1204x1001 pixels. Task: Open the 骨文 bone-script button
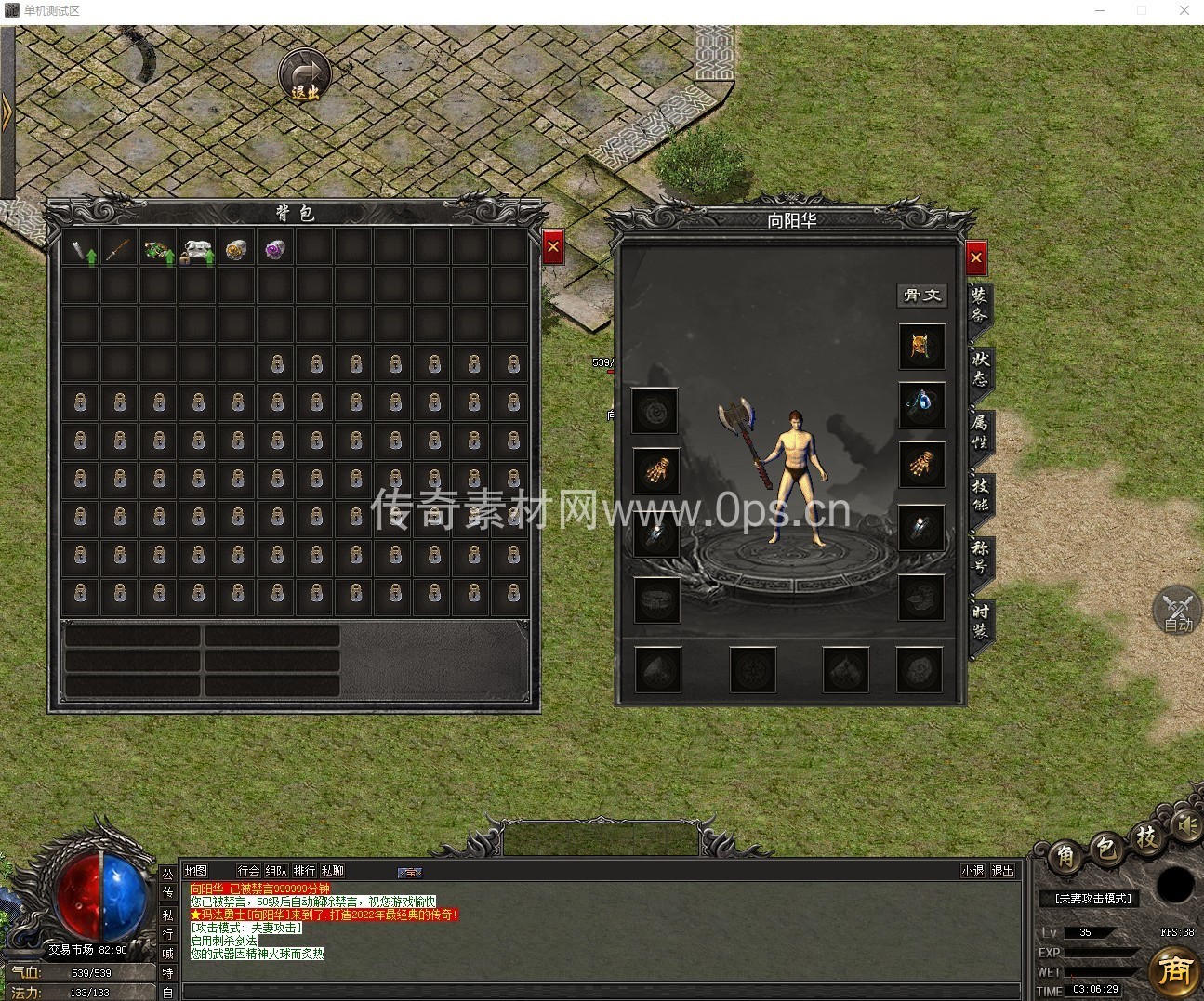point(921,296)
